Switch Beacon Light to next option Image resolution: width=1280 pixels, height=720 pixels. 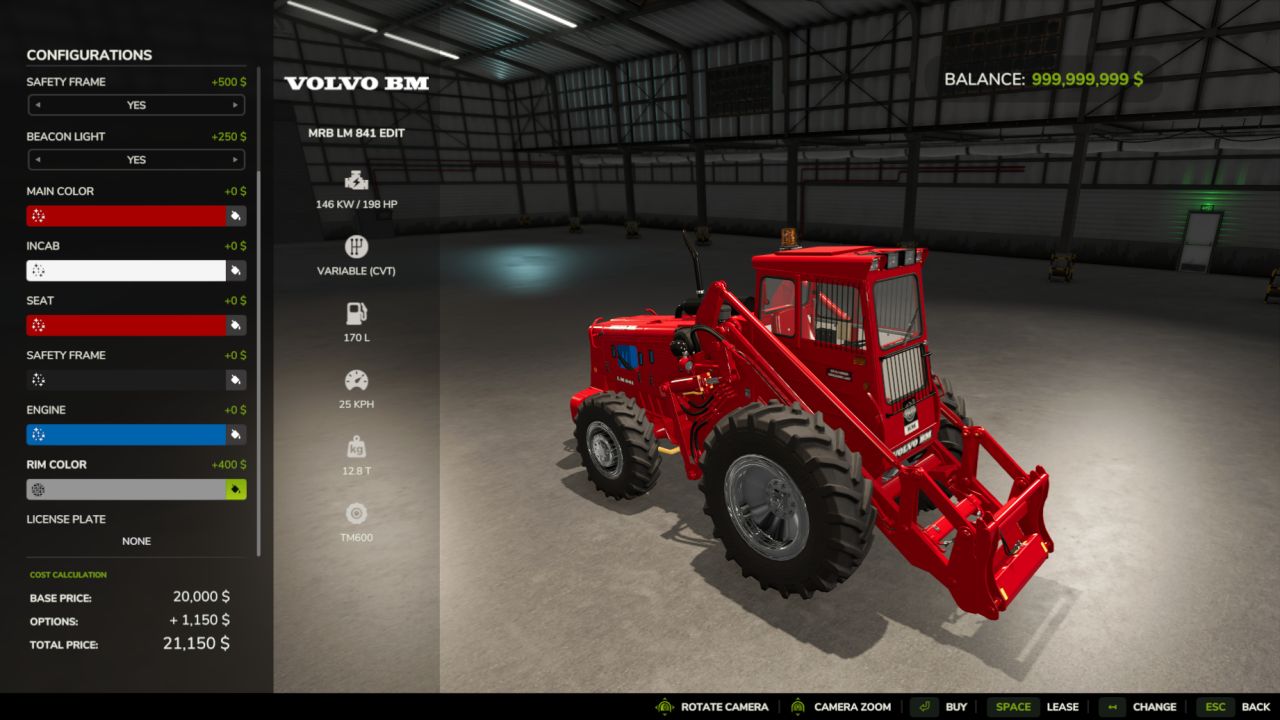click(236, 160)
